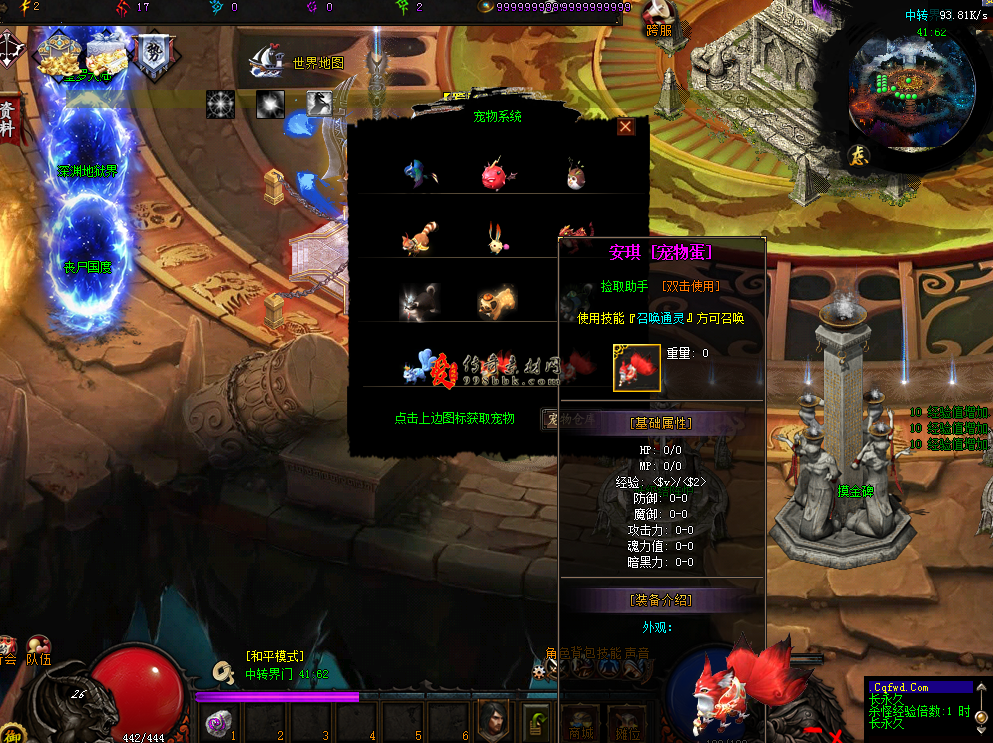Select the red spiky ball pet

[495, 174]
